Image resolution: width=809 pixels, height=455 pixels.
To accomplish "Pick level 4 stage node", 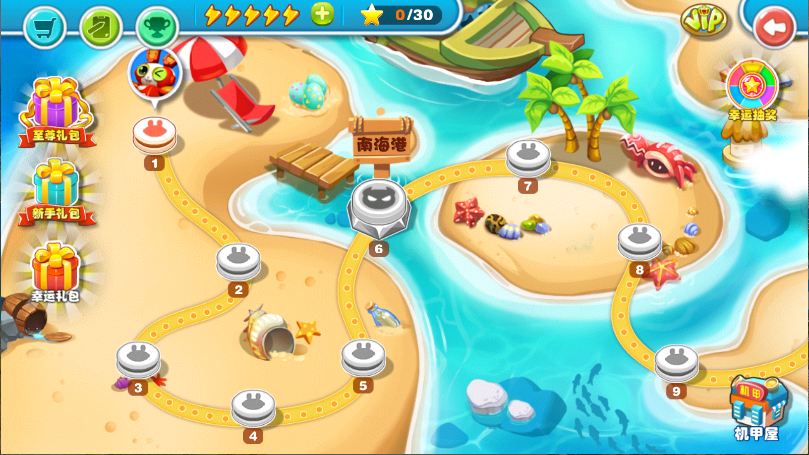I will point(254,407).
